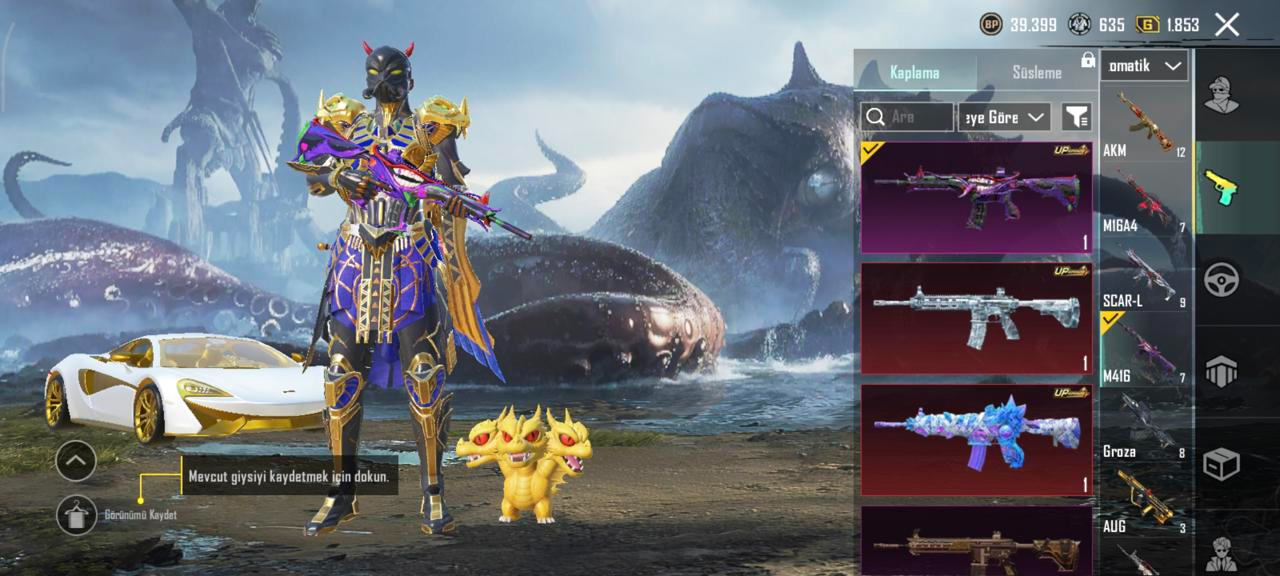Open the Süsleme tab

(x=1036, y=72)
